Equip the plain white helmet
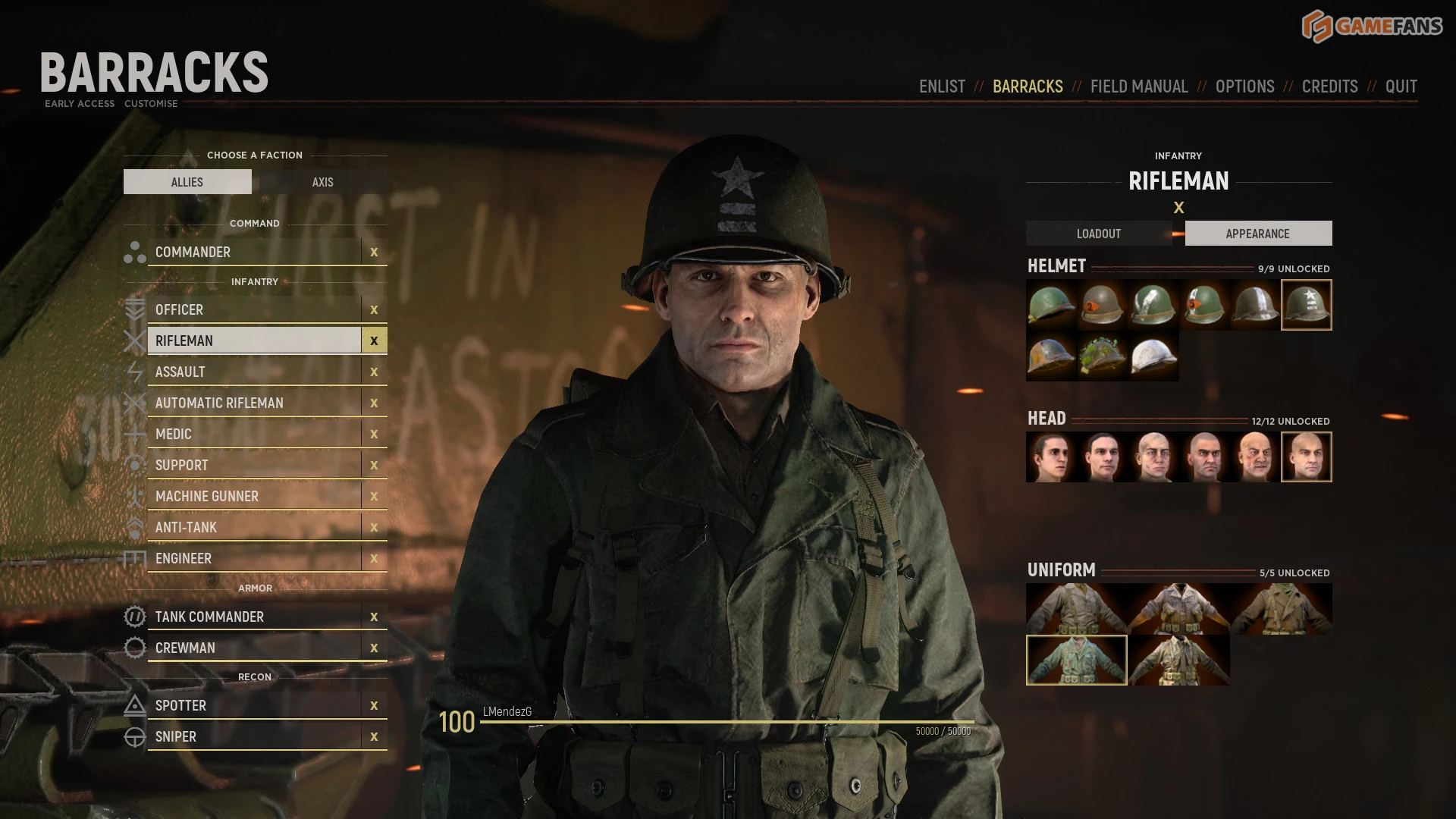The image size is (1456, 819). 1153,356
